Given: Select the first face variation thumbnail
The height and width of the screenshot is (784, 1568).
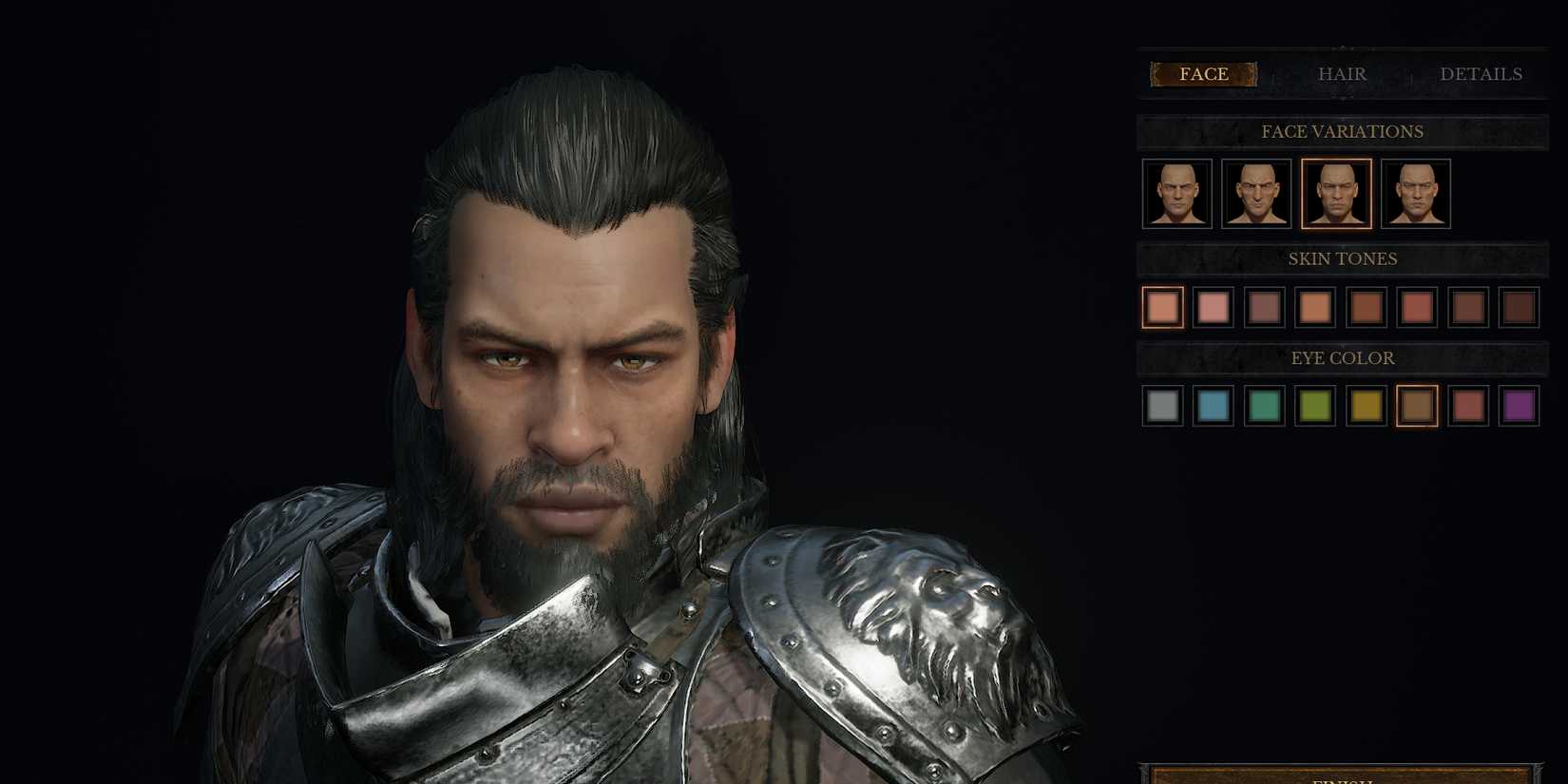Looking at the screenshot, I should click(x=1176, y=194).
